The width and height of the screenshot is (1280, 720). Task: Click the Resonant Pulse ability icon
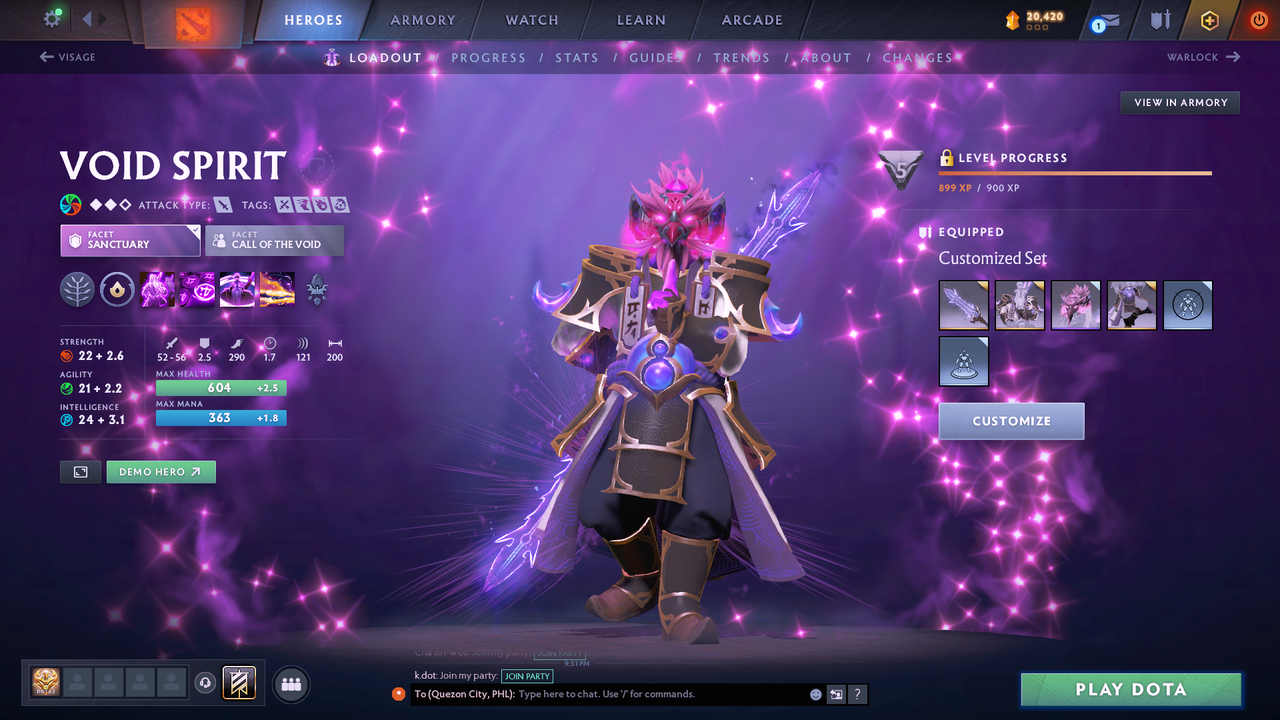pyautogui.click(x=237, y=290)
